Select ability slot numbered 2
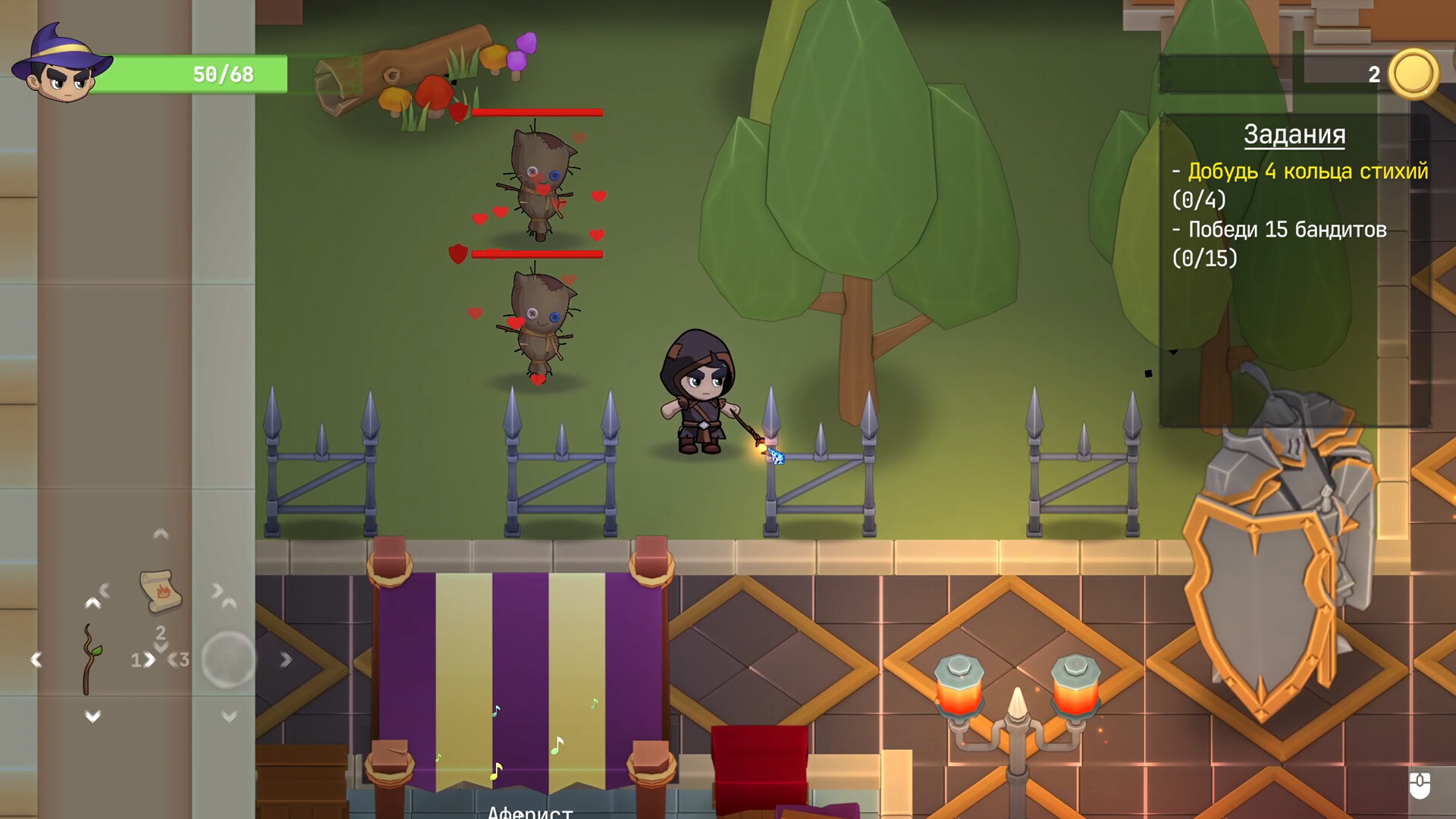Viewport: 1456px width, 819px height. pyautogui.click(x=161, y=633)
